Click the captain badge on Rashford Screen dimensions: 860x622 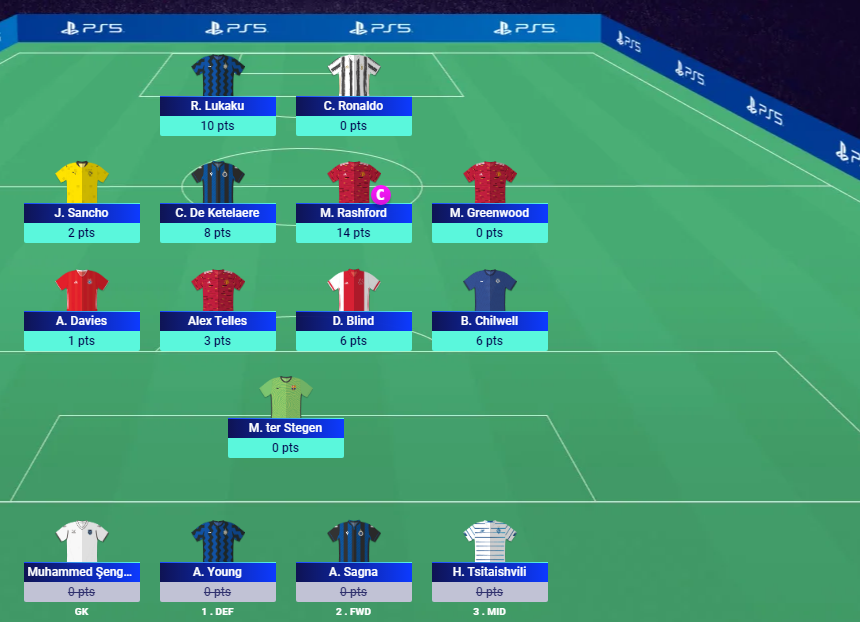point(380,194)
